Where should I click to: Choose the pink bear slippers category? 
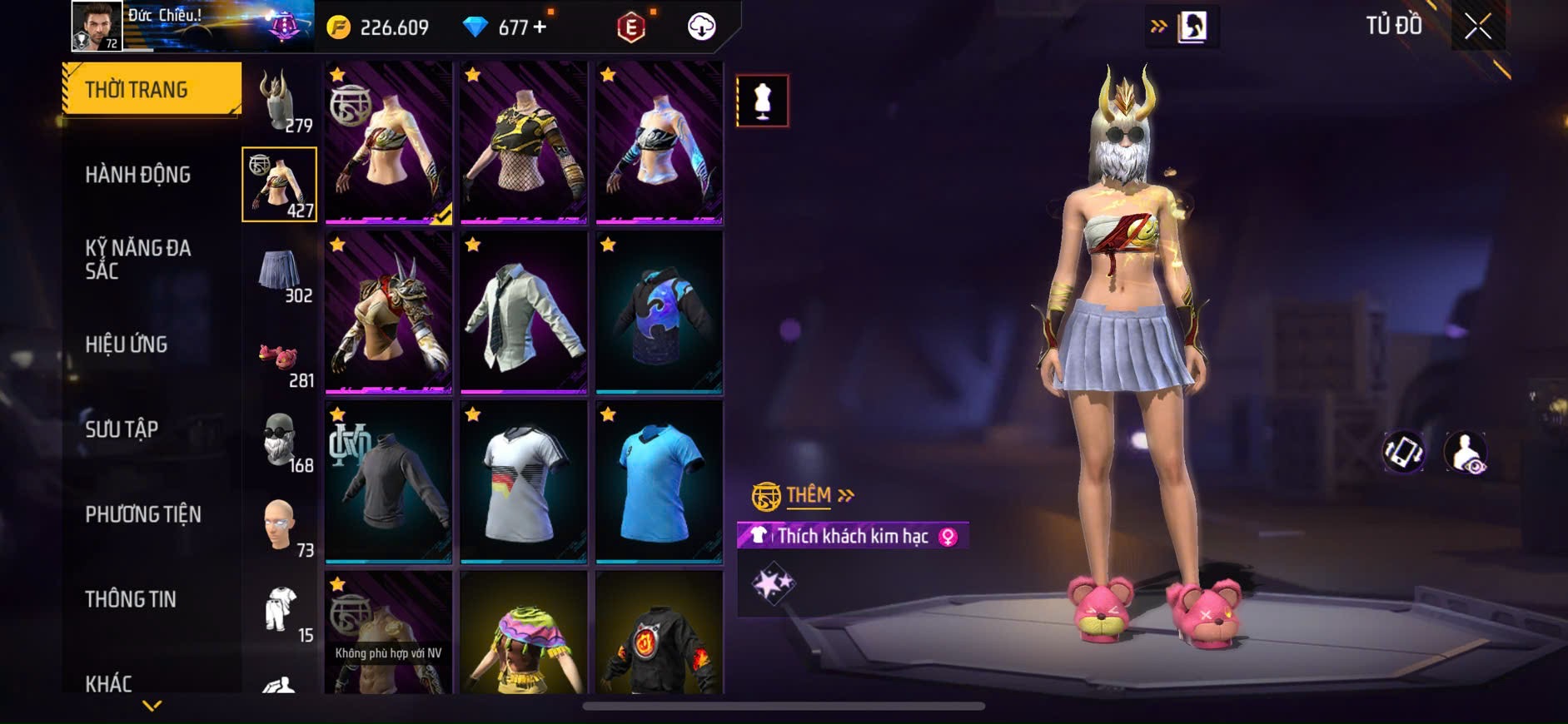[x=280, y=358]
